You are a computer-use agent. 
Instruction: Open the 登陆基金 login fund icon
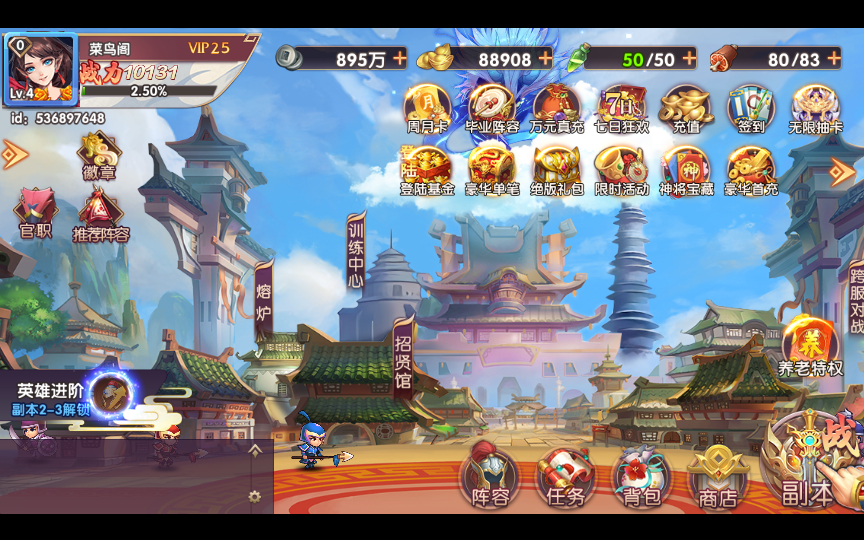427,169
